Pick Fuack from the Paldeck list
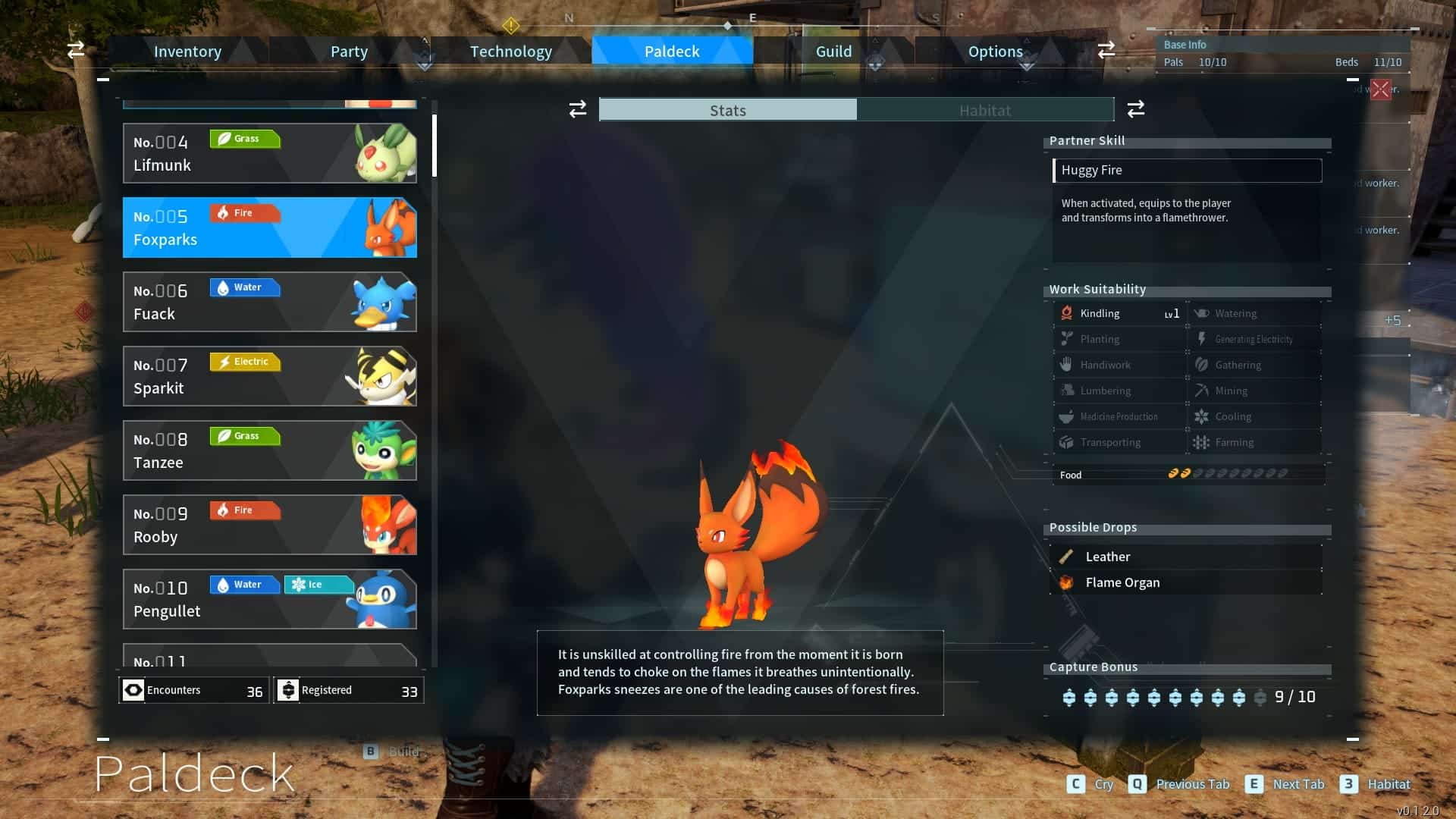 (269, 302)
